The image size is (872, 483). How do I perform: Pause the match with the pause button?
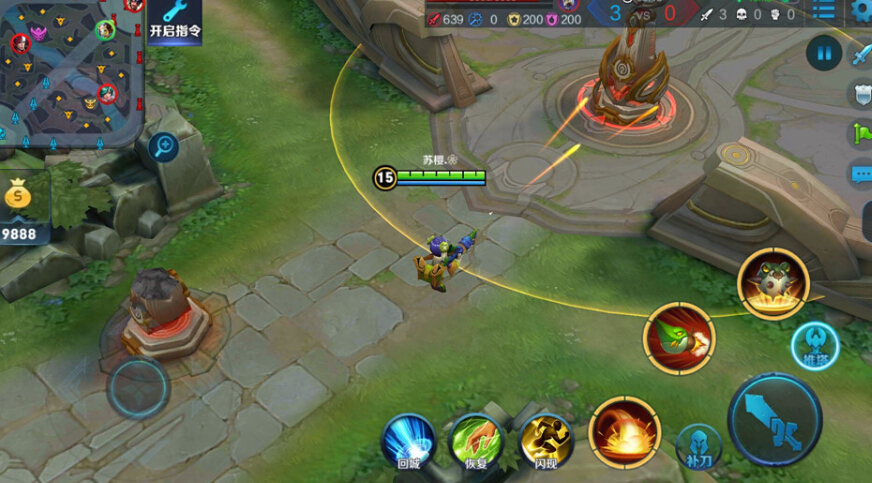tap(823, 52)
